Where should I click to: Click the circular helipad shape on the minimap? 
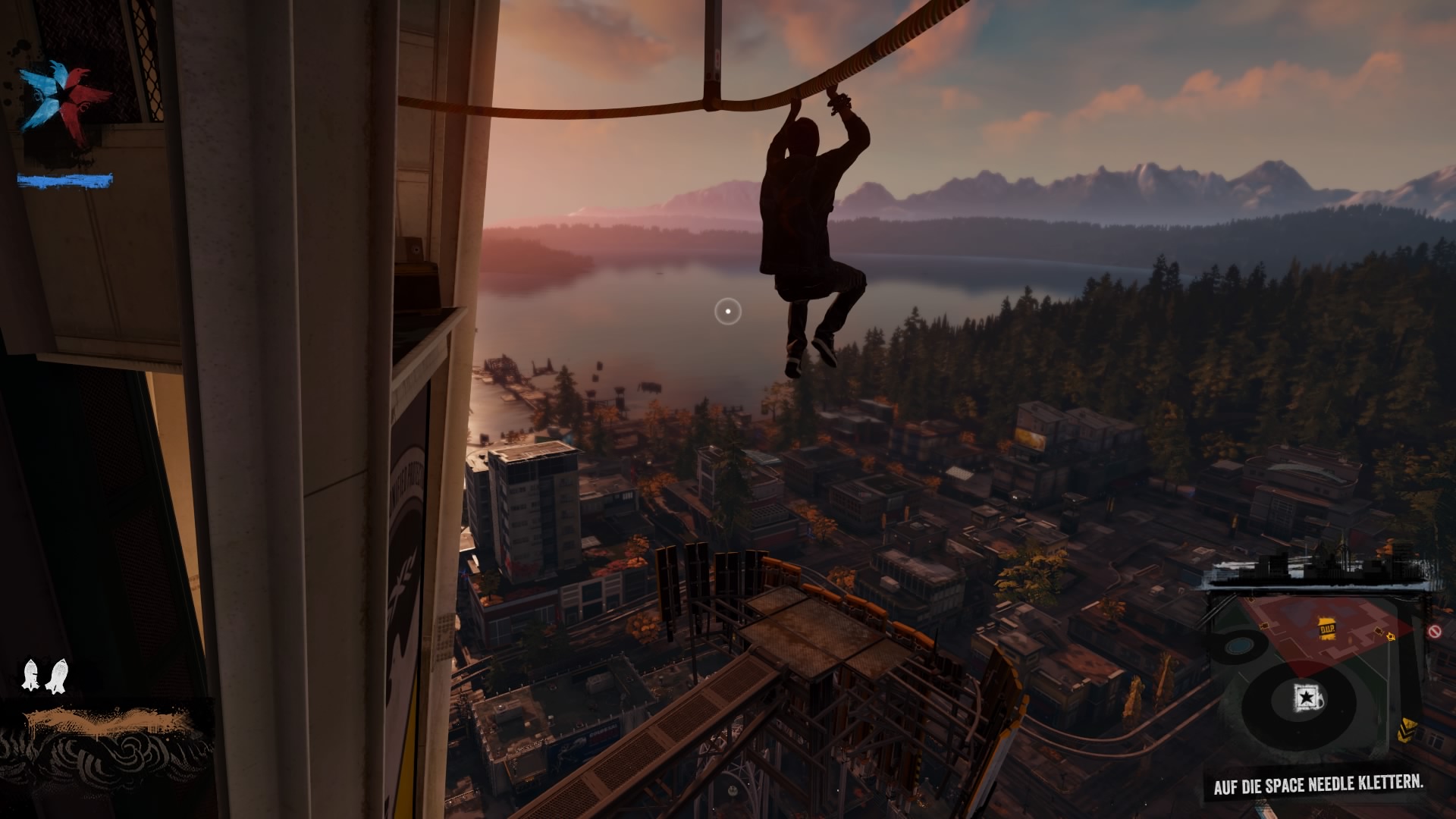pyautogui.click(x=1239, y=646)
